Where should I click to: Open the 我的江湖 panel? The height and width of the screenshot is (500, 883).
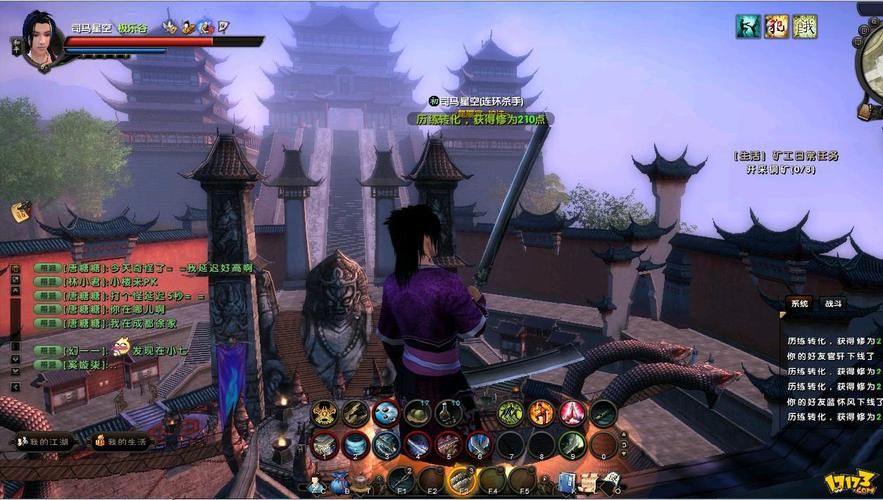46,441
